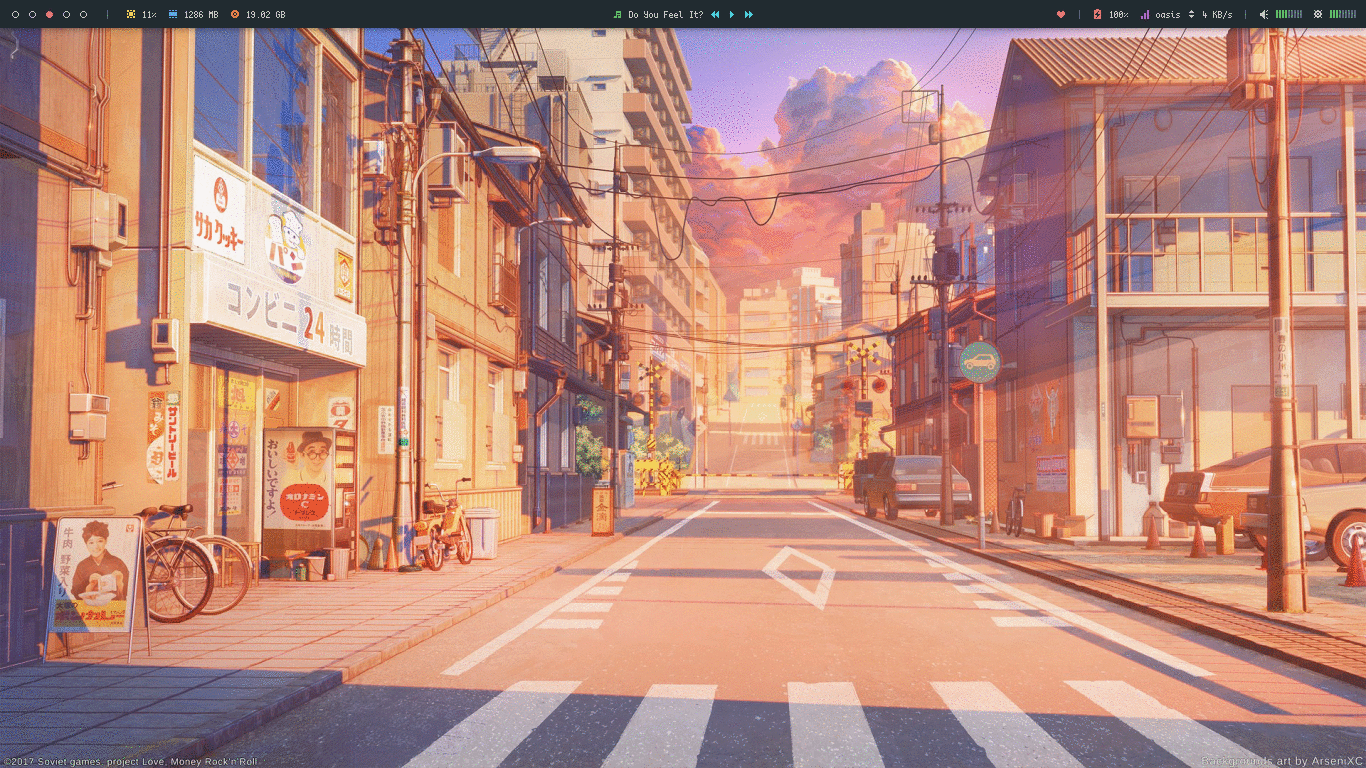Switch to the rightmost workspace indicator
This screenshot has width=1366, height=768.
[84, 13]
